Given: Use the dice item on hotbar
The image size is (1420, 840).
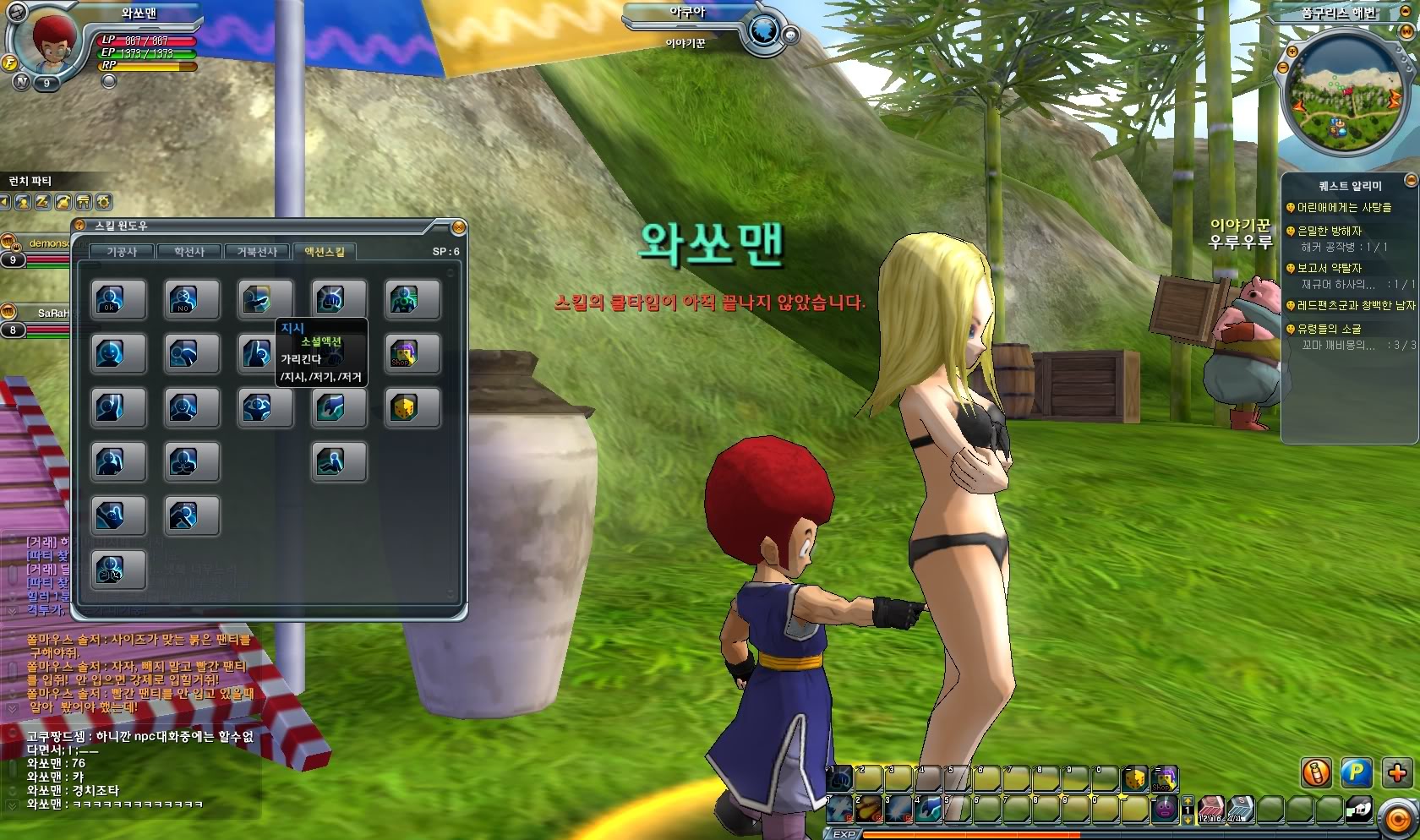Looking at the screenshot, I should coord(1134,778).
